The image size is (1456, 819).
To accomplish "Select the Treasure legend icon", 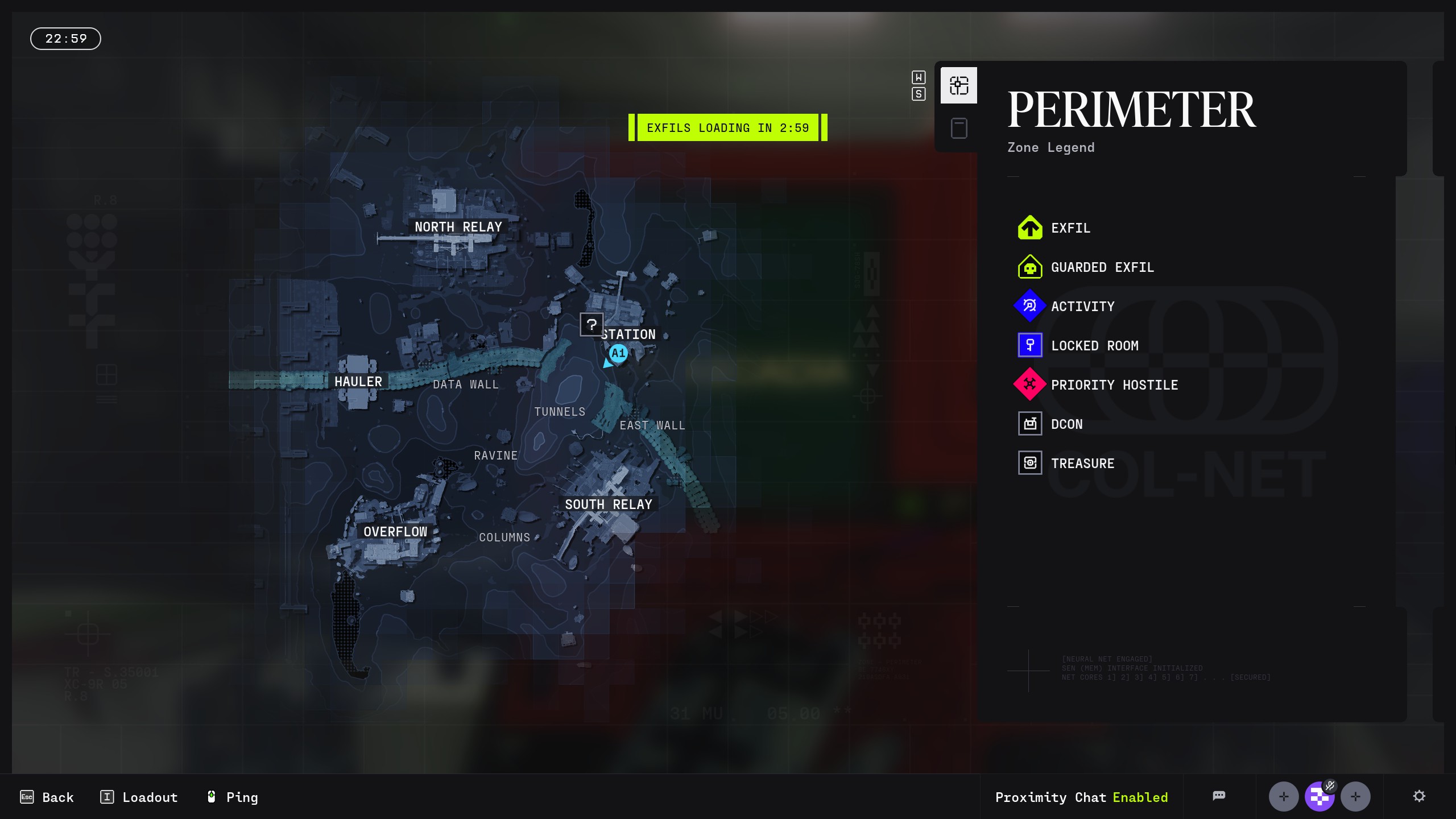I will click(x=1030, y=463).
